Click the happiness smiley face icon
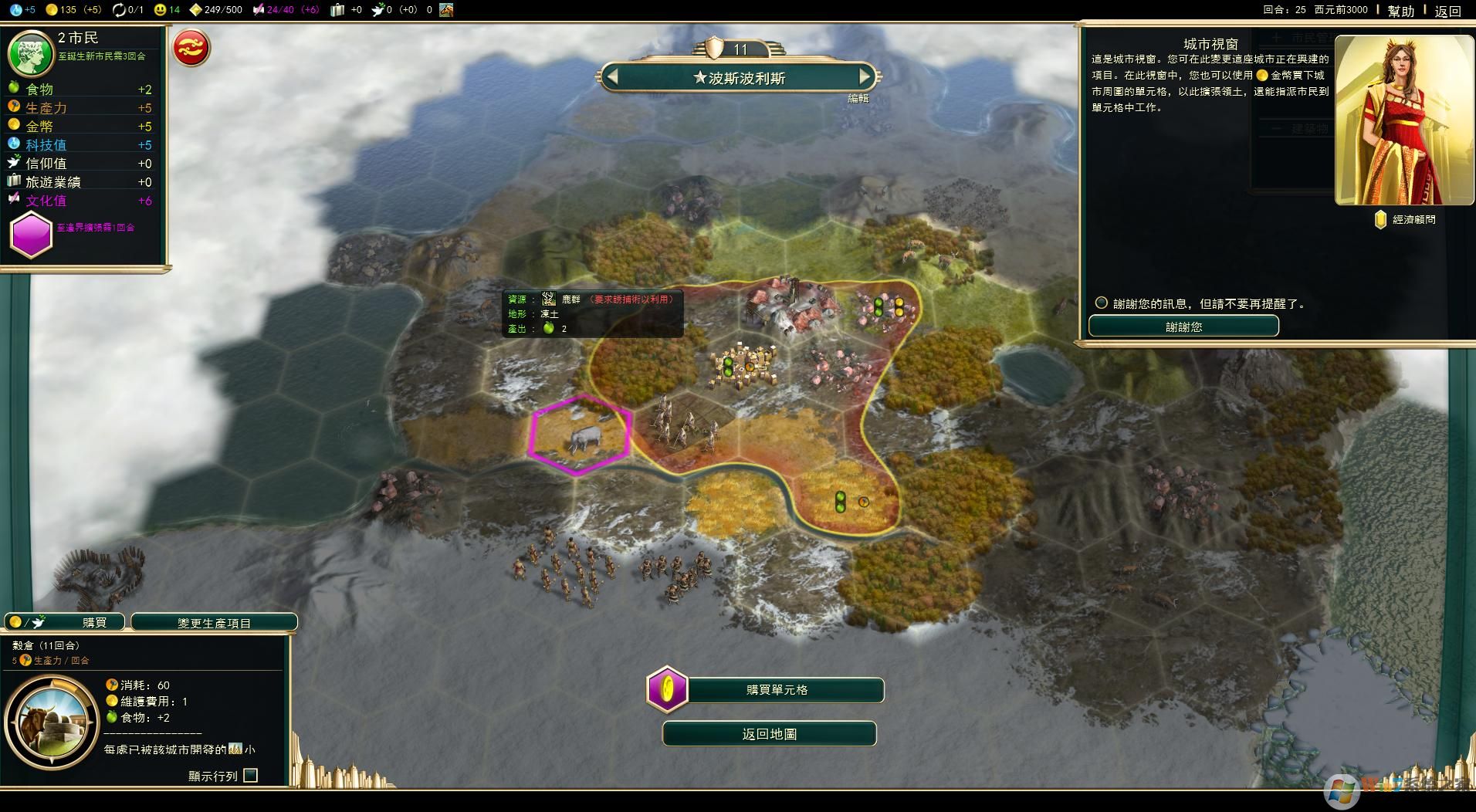Viewport: 1476px width, 812px height. pos(160,10)
